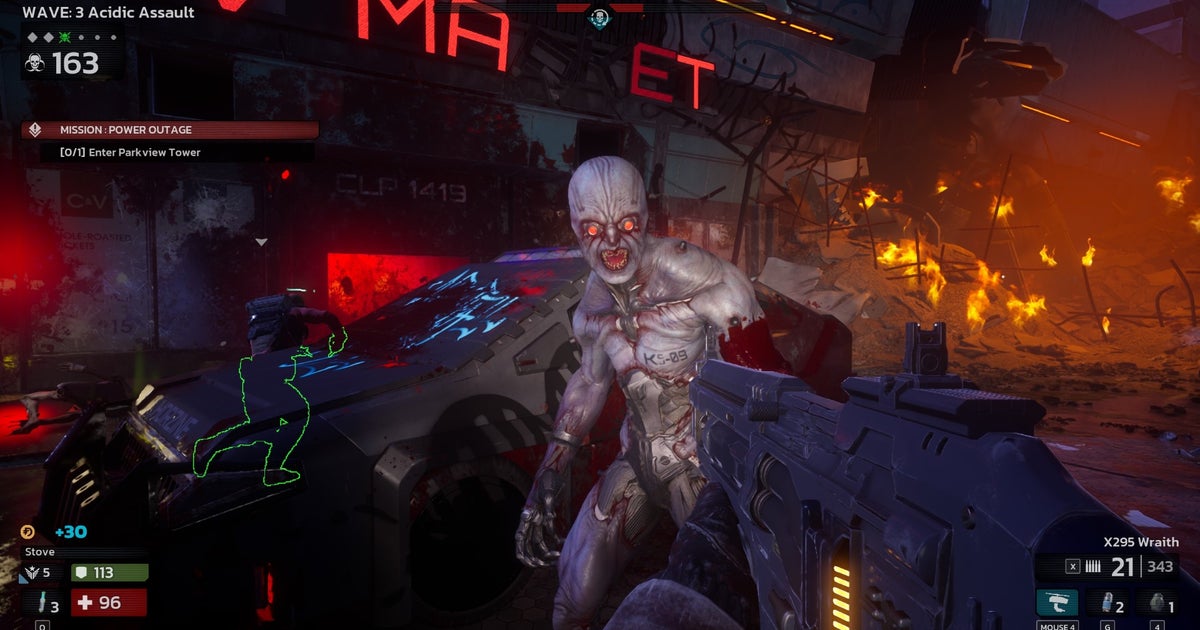Click the green acid wave marker
Screen dimensions: 1200x630
click(x=64, y=37)
